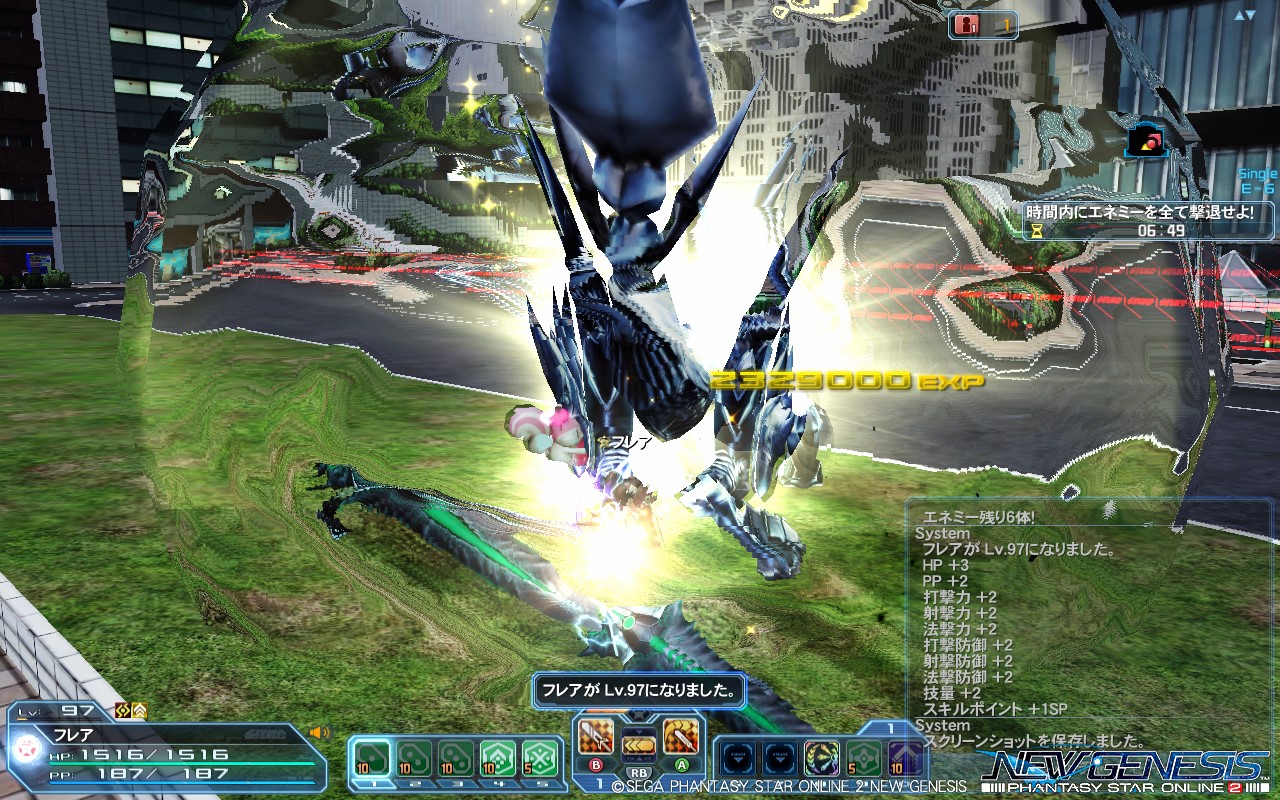Switch to subpalette tab 2
The width and height of the screenshot is (1280, 800).
point(417,785)
